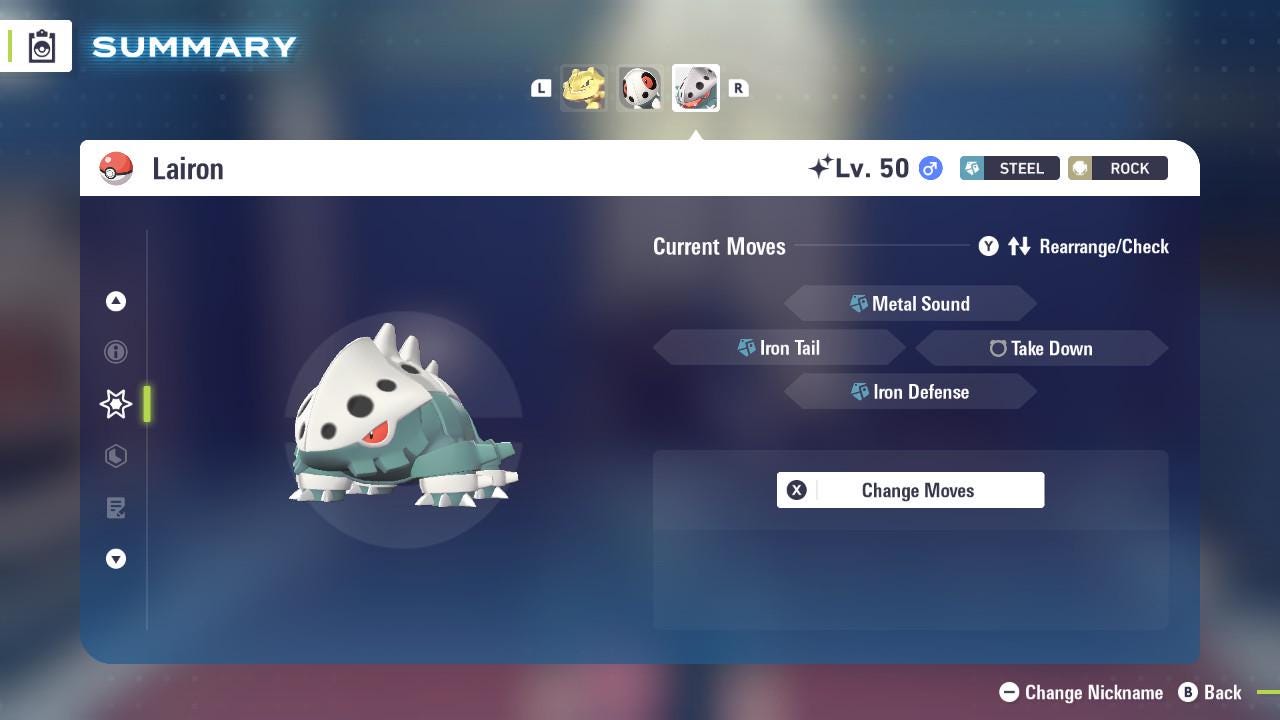View the white red-spotted Pokémon thumbnail
Screen dimensions: 1280x720
point(640,88)
